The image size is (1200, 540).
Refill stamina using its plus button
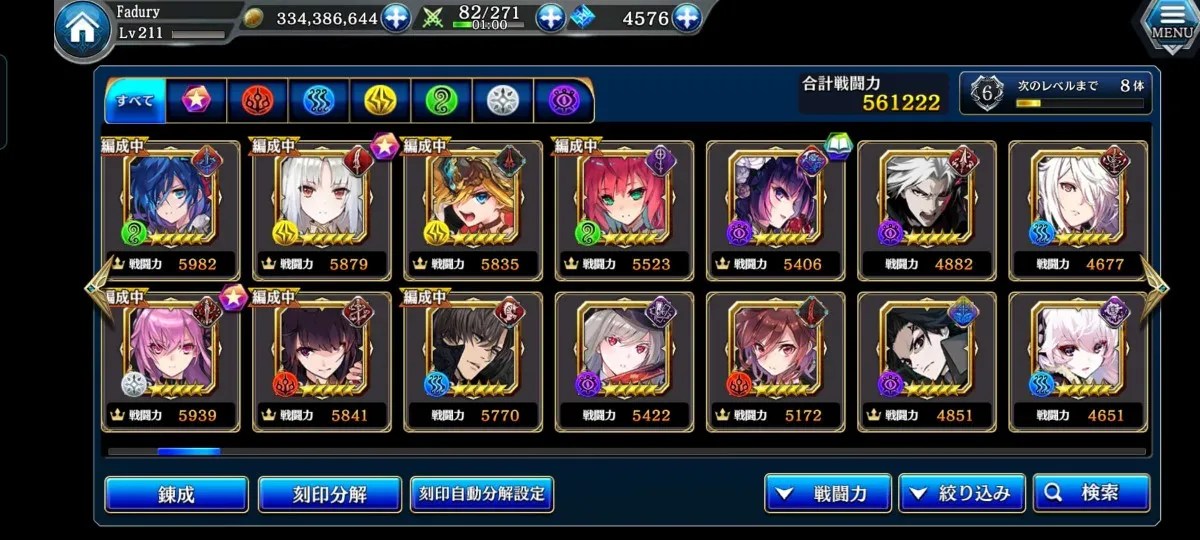(551, 18)
